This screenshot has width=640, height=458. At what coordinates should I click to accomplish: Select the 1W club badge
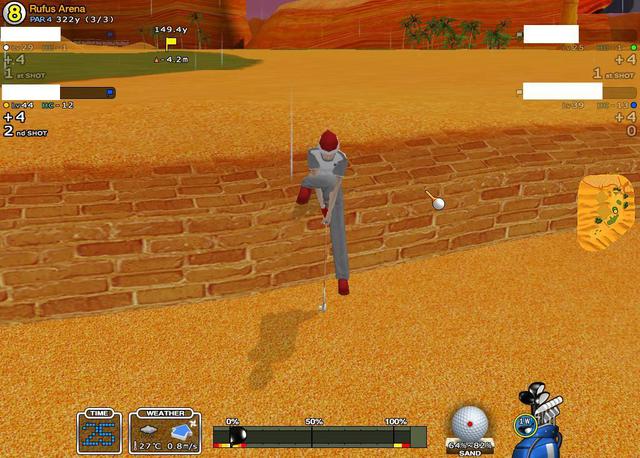524,424
